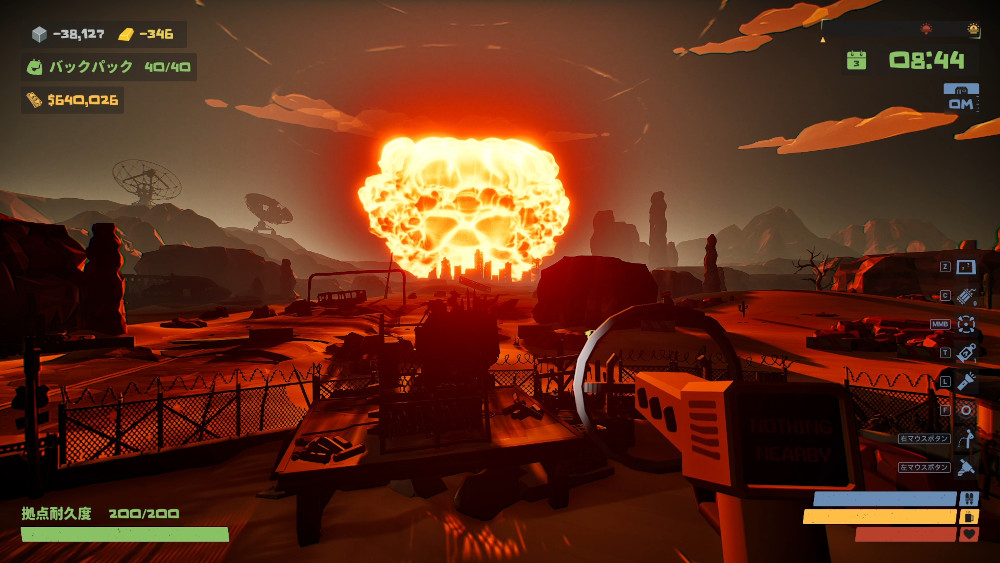Click the red alarm icon on timeline
The image size is (1000, 563).
point(925,29)
